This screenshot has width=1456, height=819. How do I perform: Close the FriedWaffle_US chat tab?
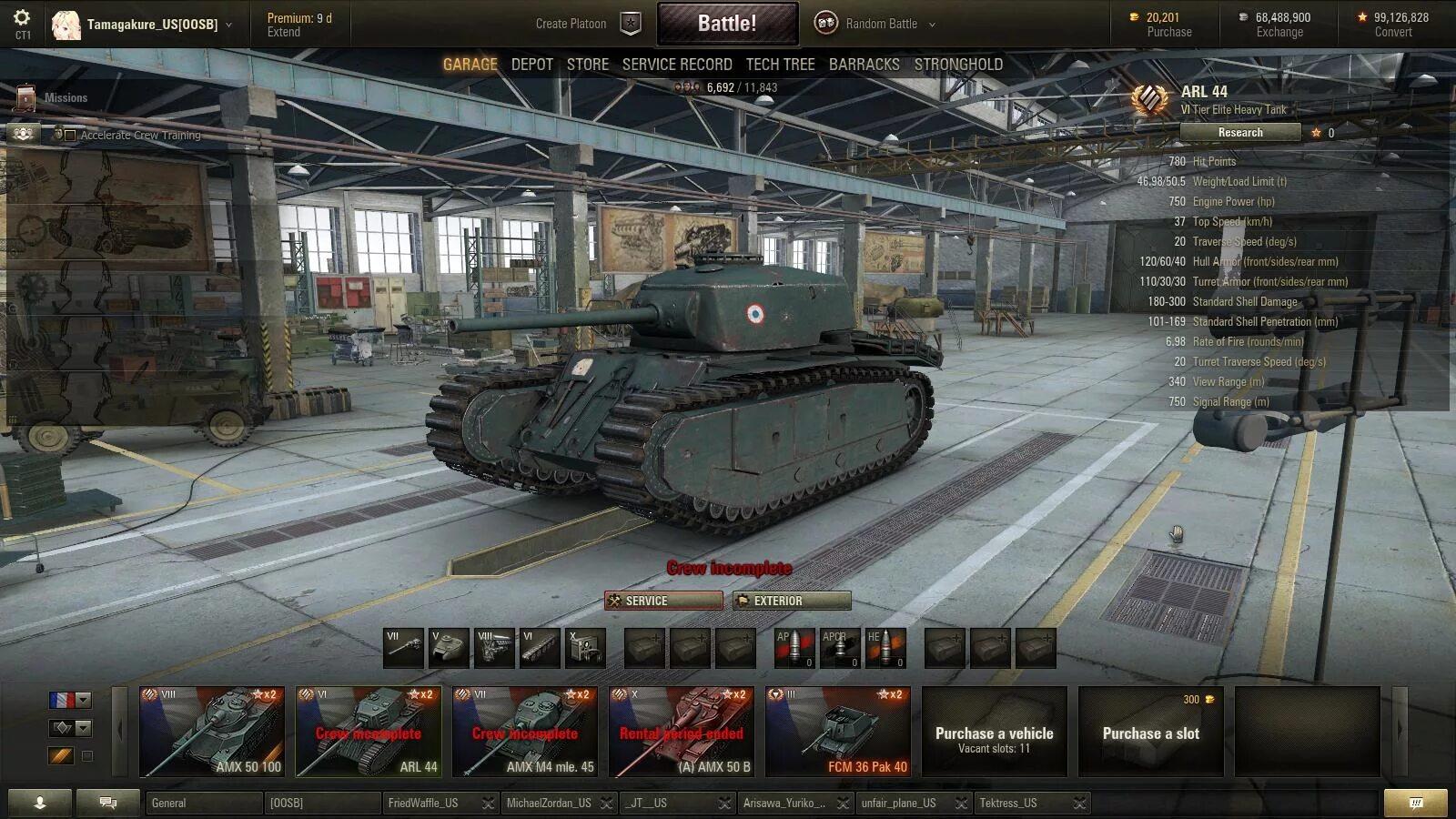pyautogui.click(x=489, y=804)
